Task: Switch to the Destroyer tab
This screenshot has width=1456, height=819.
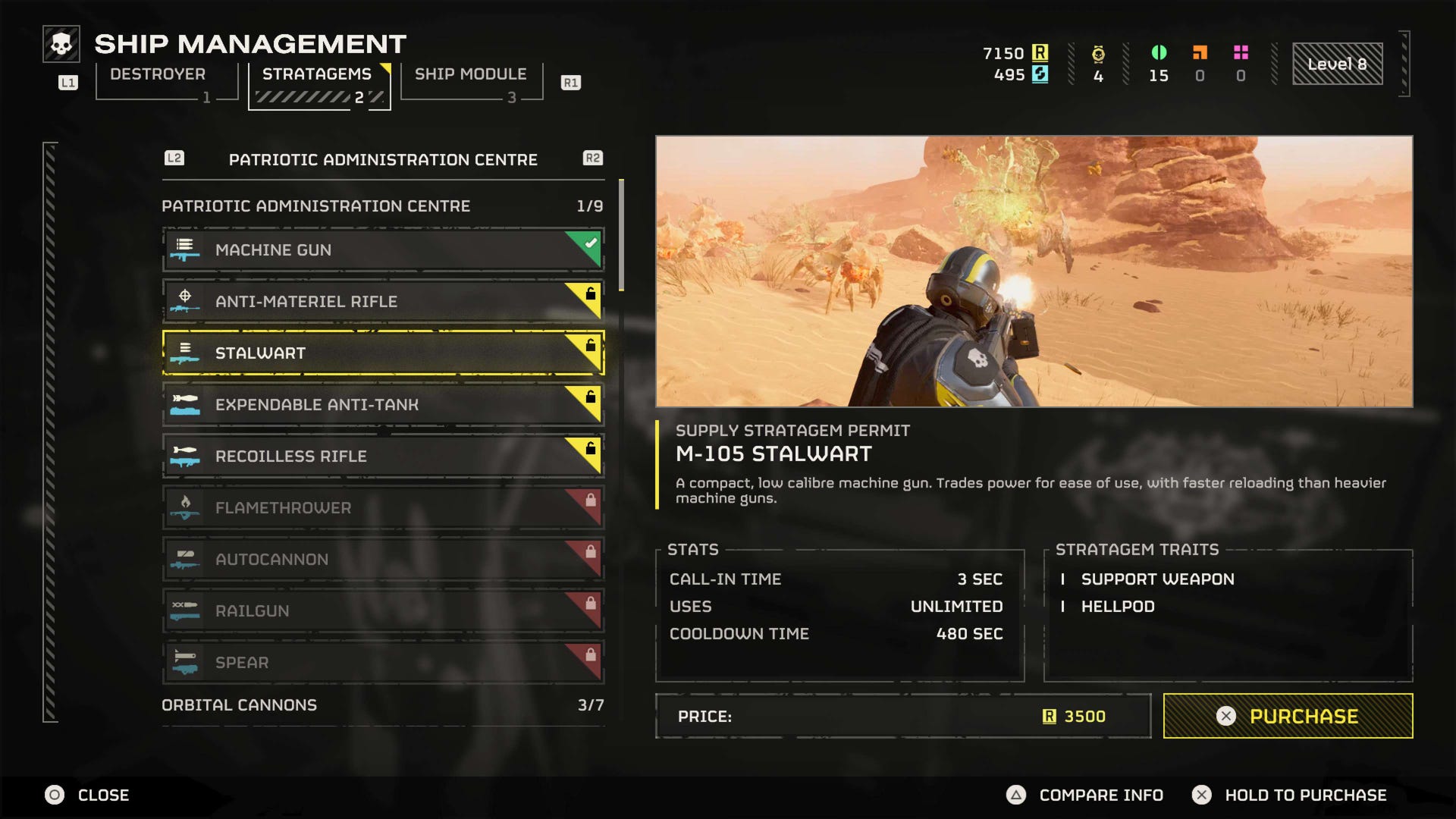Action: [x=156, y=74]
